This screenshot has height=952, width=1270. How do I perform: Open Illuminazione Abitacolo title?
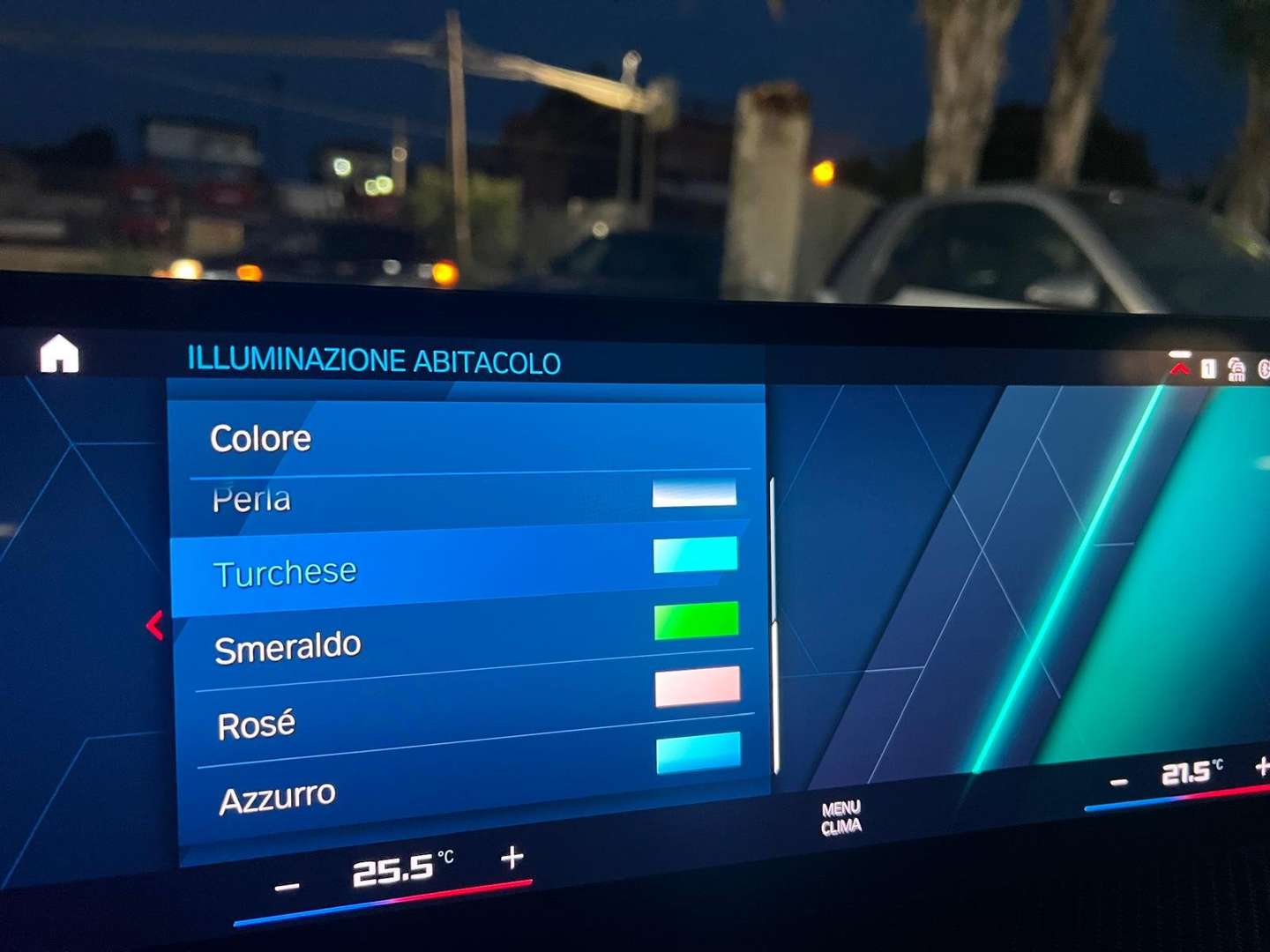click(x=374, y=361)
